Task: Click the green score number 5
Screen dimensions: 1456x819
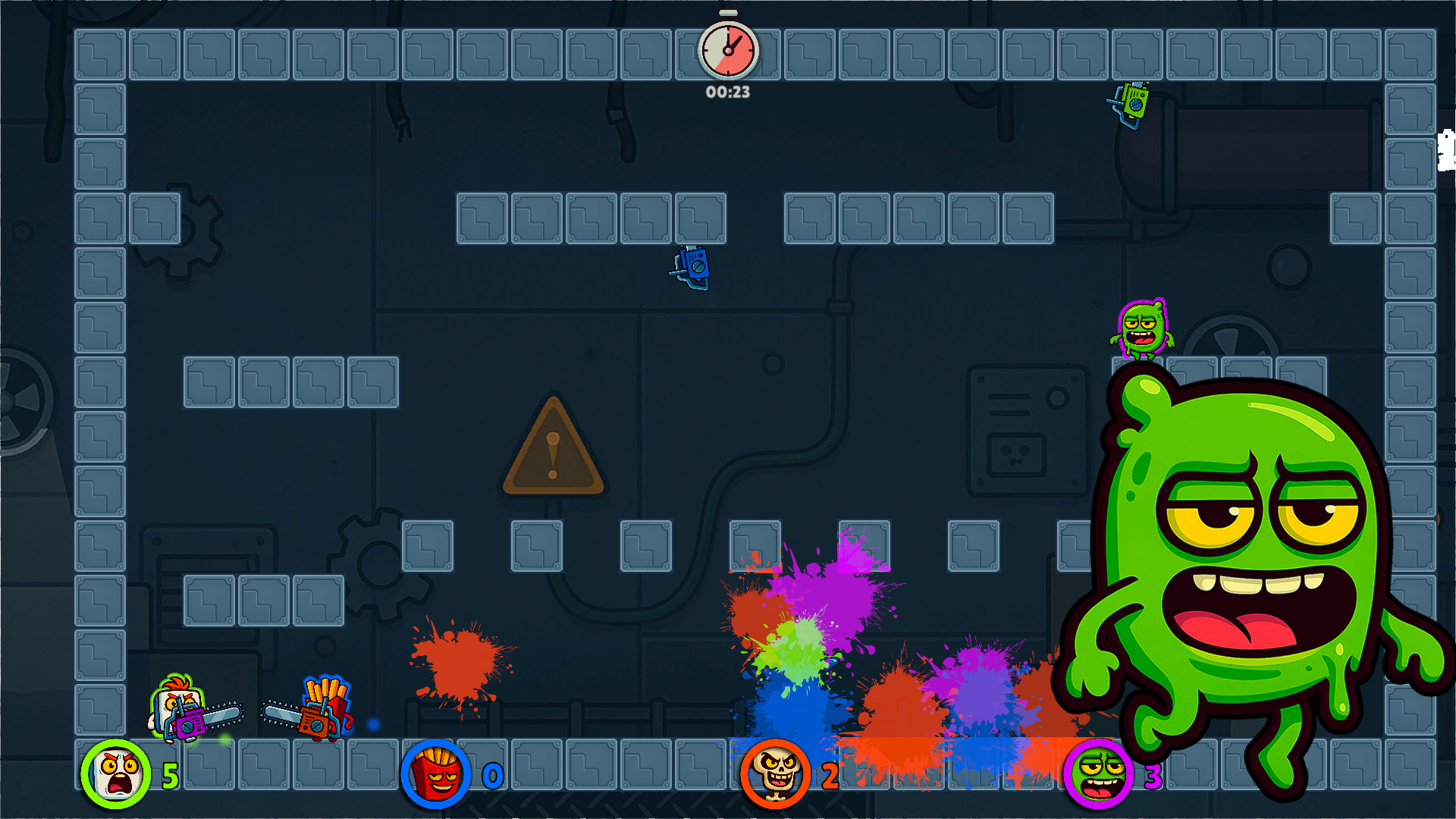Action: (171, 777)
